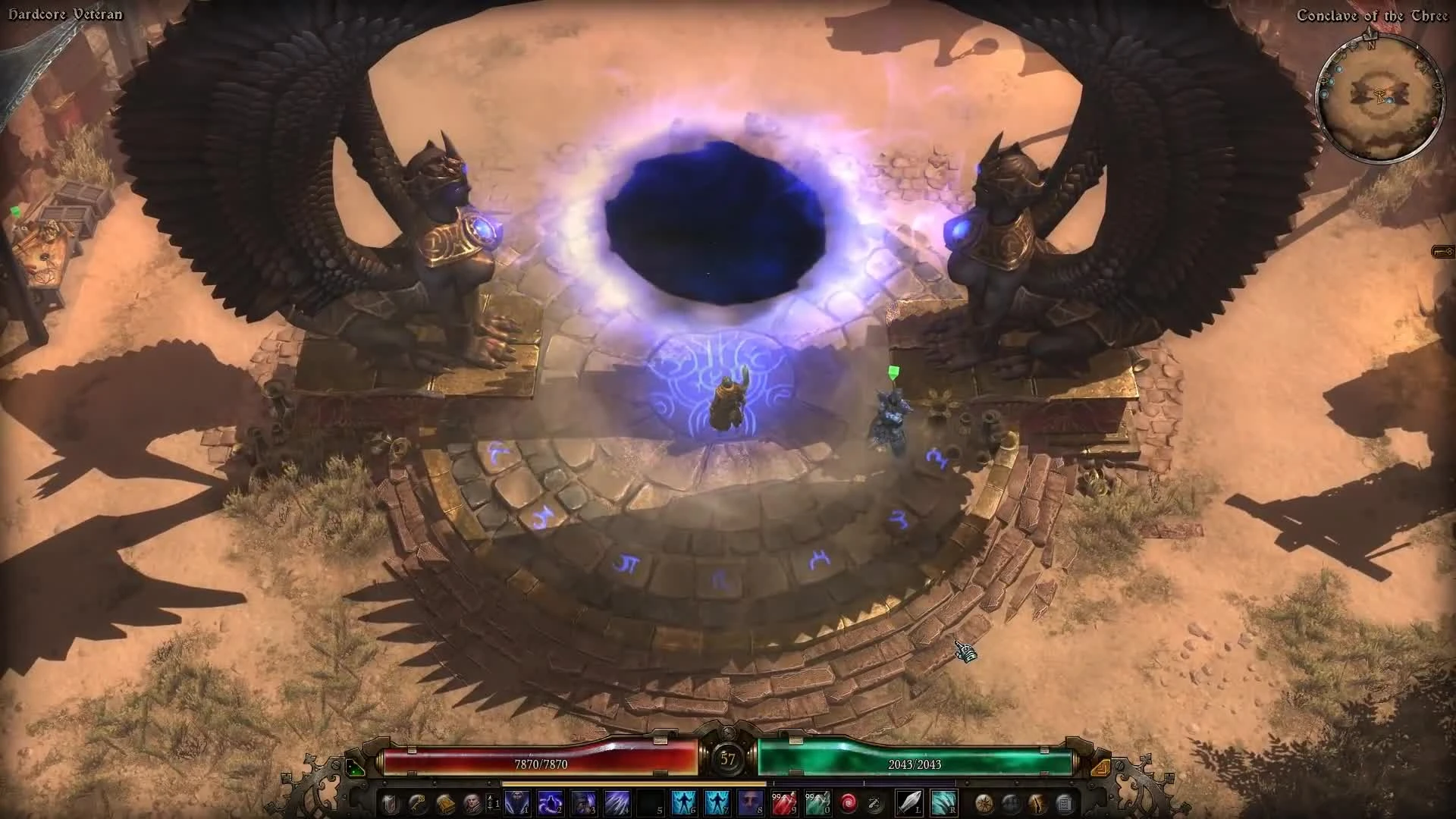Open the multiplayer party icon
This screenshot has width=1456, height=819.
(1012, 802)
